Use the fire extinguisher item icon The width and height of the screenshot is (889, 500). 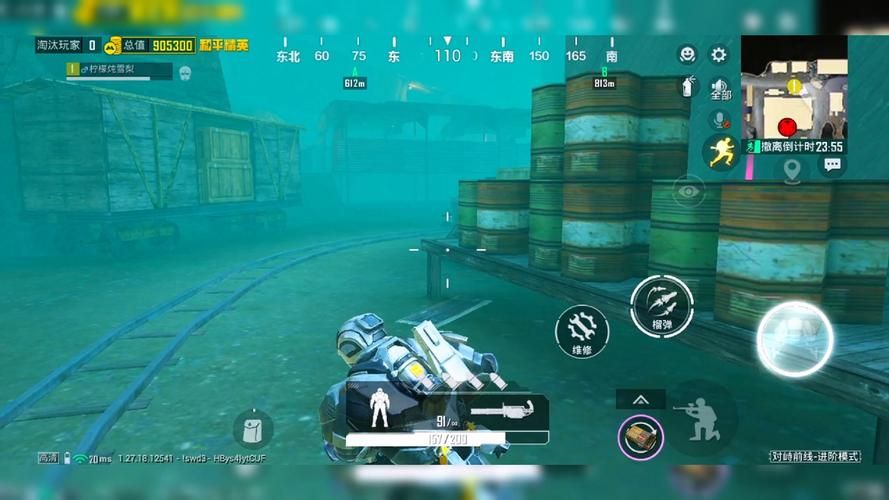tap(688, 86)
